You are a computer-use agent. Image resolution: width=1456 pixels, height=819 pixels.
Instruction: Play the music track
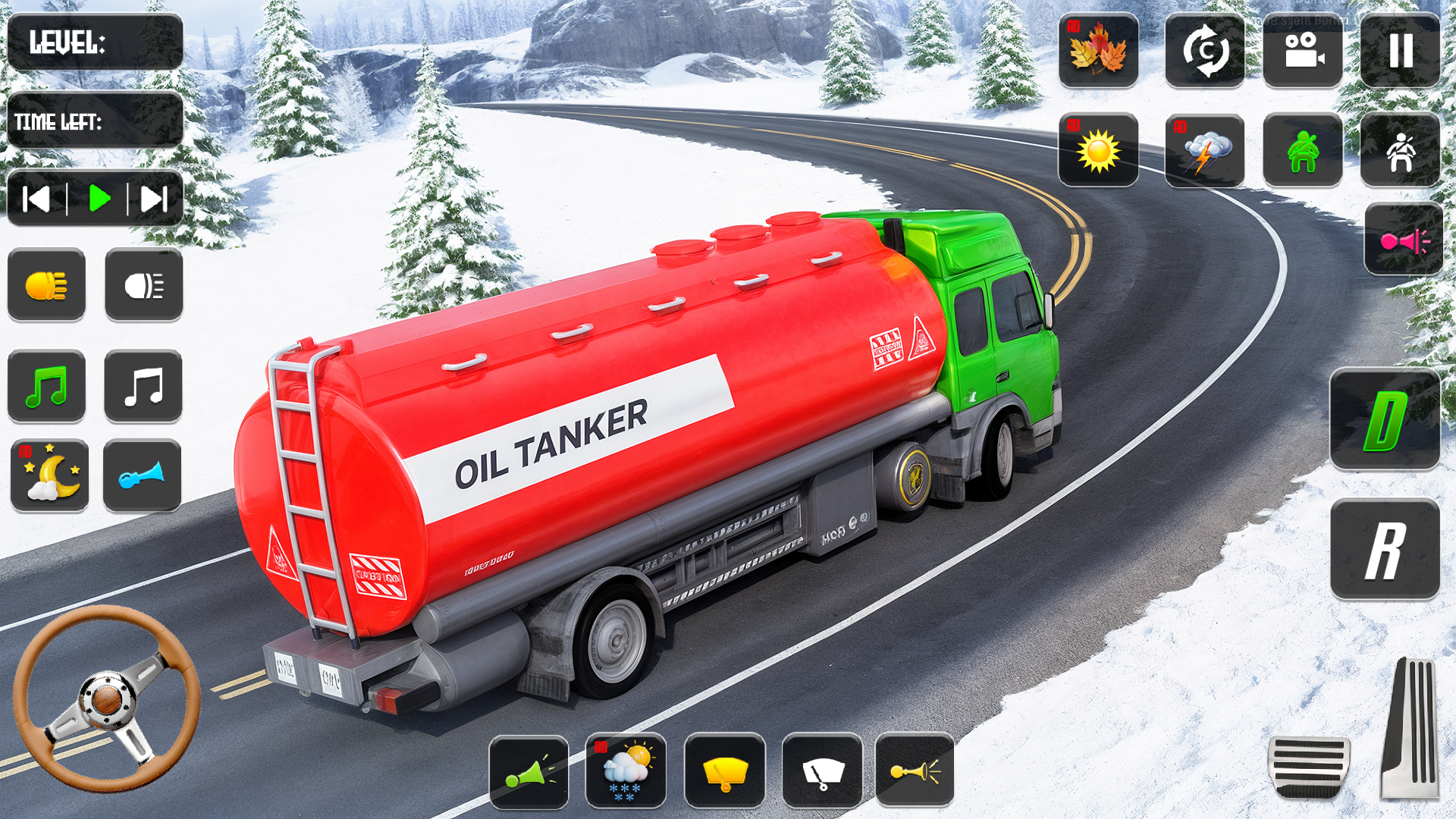tap(99, 199)
